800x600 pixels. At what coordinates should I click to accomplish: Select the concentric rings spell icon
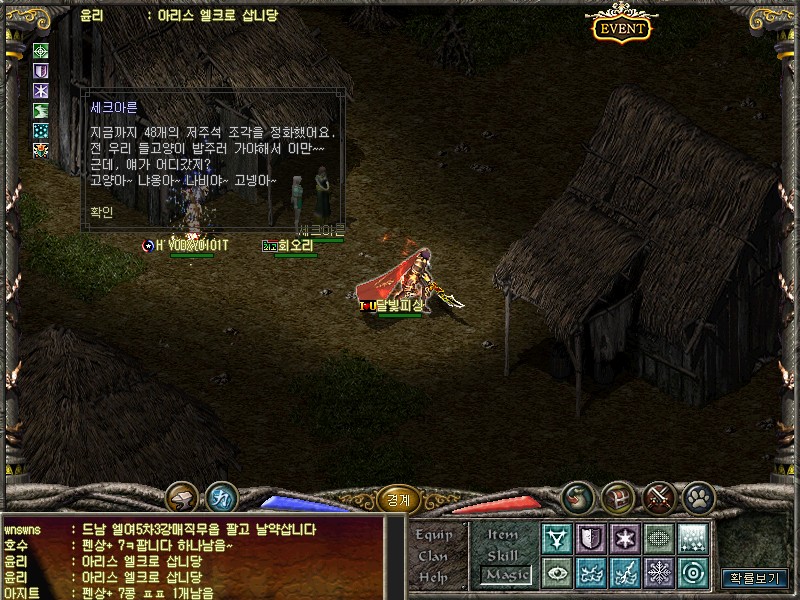coord(693,572)
